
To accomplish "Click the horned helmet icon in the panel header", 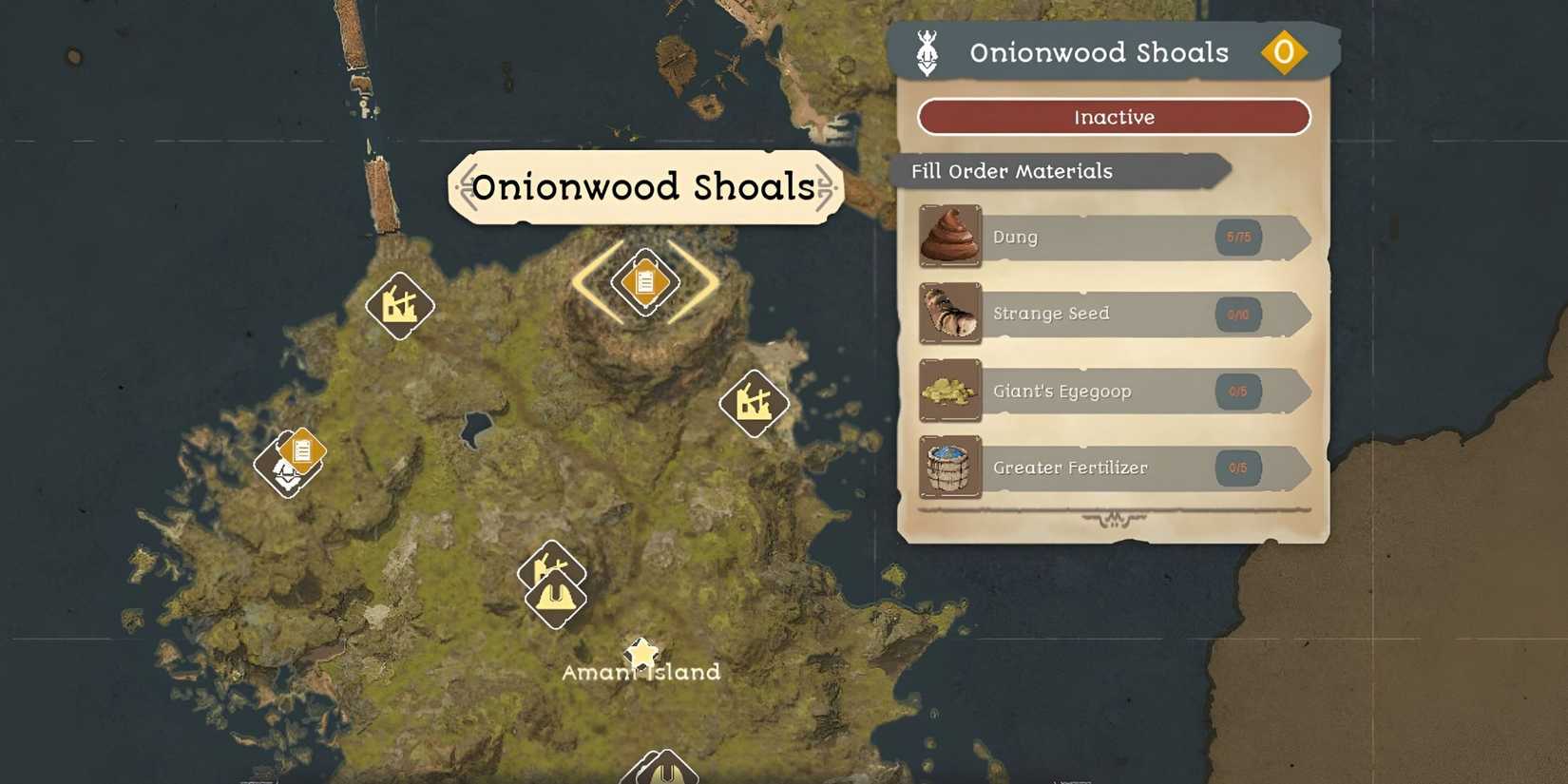I will coord(927,52).
